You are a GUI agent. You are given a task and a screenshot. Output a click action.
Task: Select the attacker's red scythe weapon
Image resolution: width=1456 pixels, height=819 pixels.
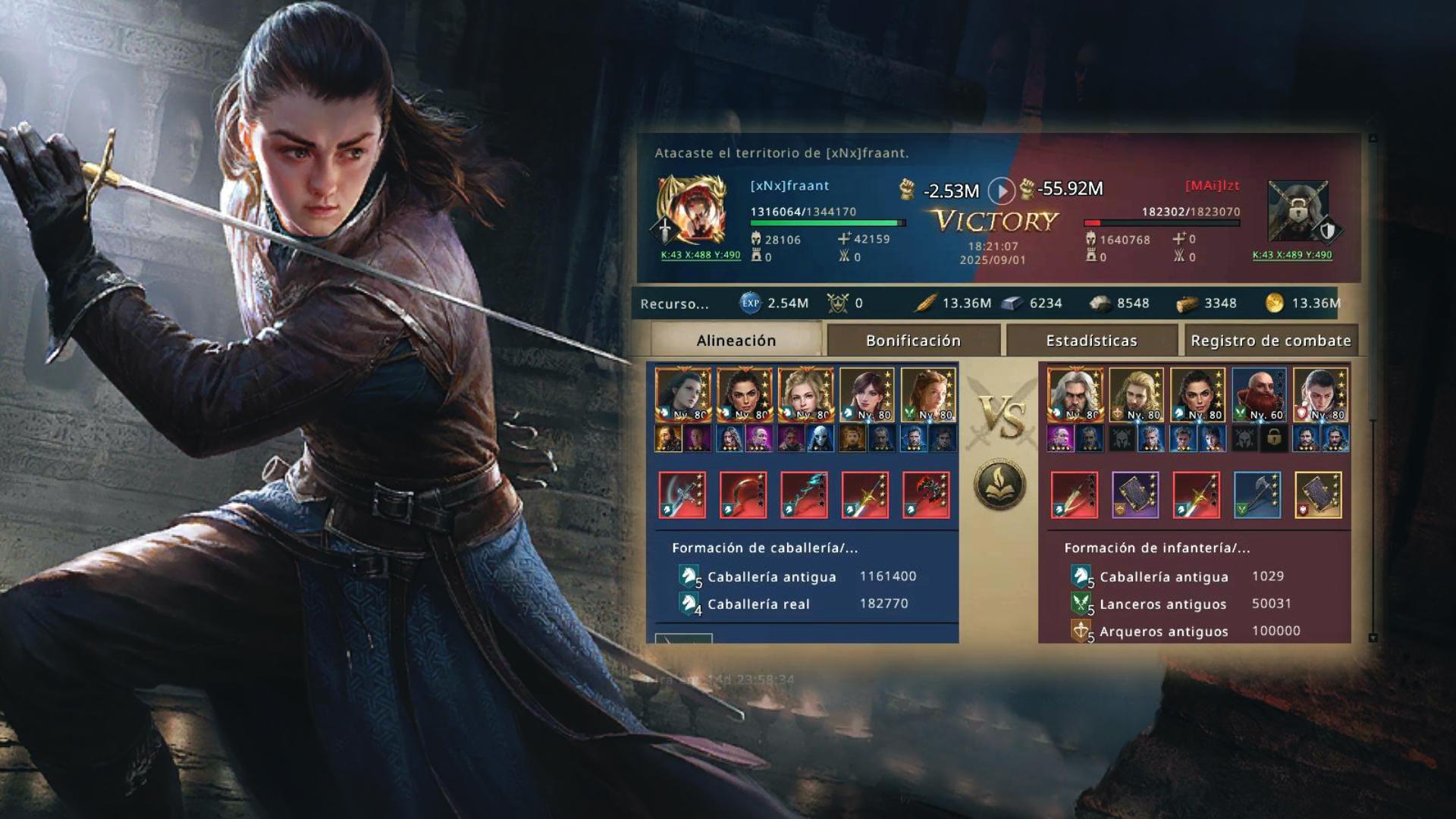743,495
